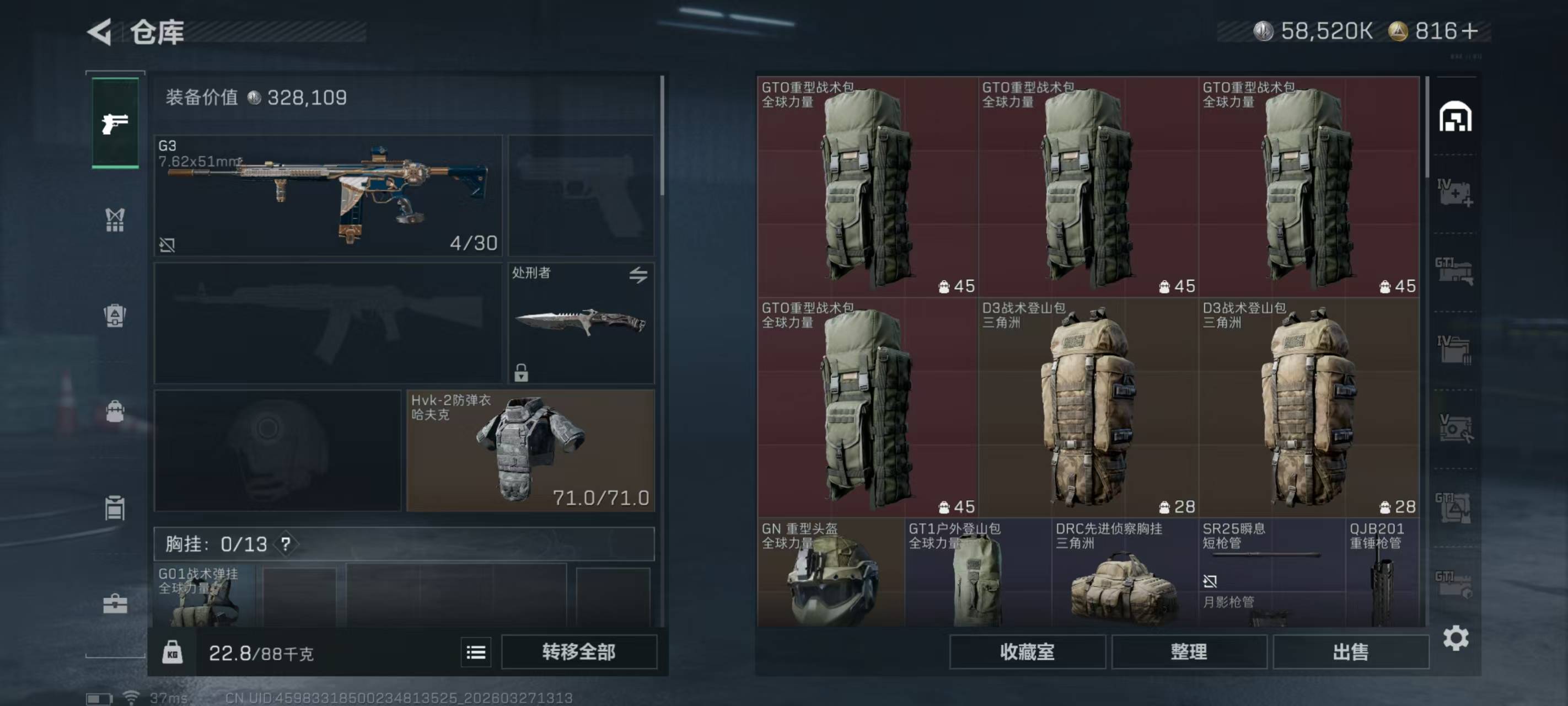Sort the stash with 整理

[x=1188, y=652]
